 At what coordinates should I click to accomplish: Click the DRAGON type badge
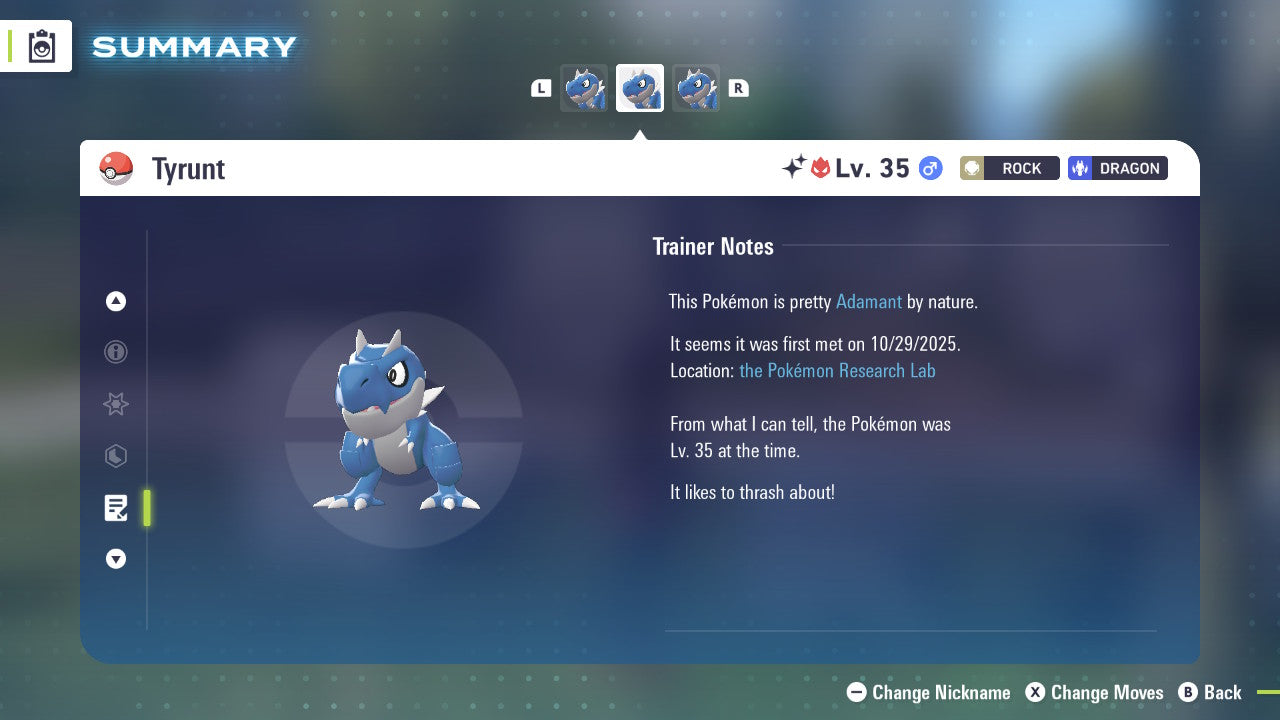coord(1117,168)
